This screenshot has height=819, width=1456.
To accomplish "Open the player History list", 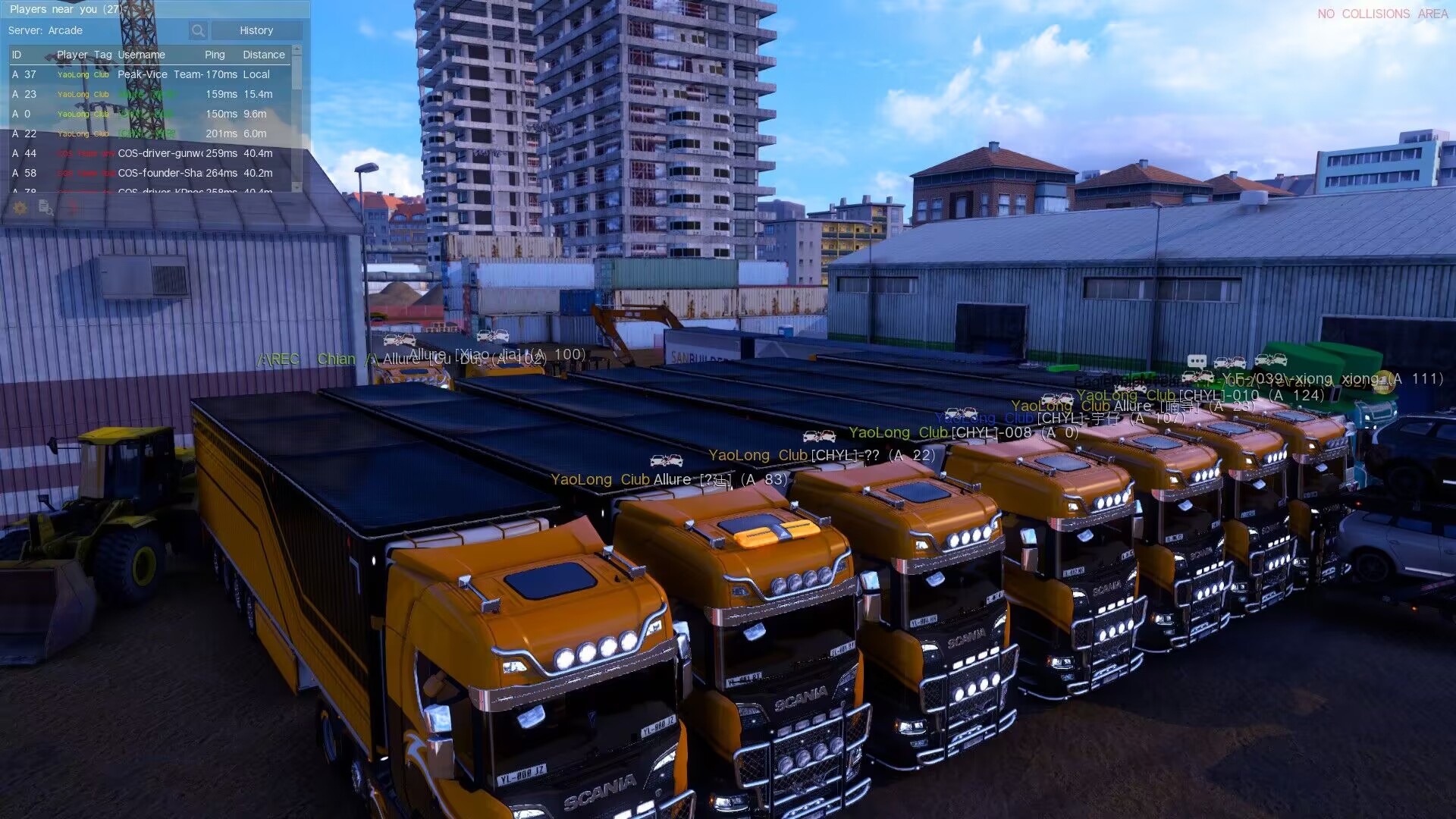I will coord(256,30).
